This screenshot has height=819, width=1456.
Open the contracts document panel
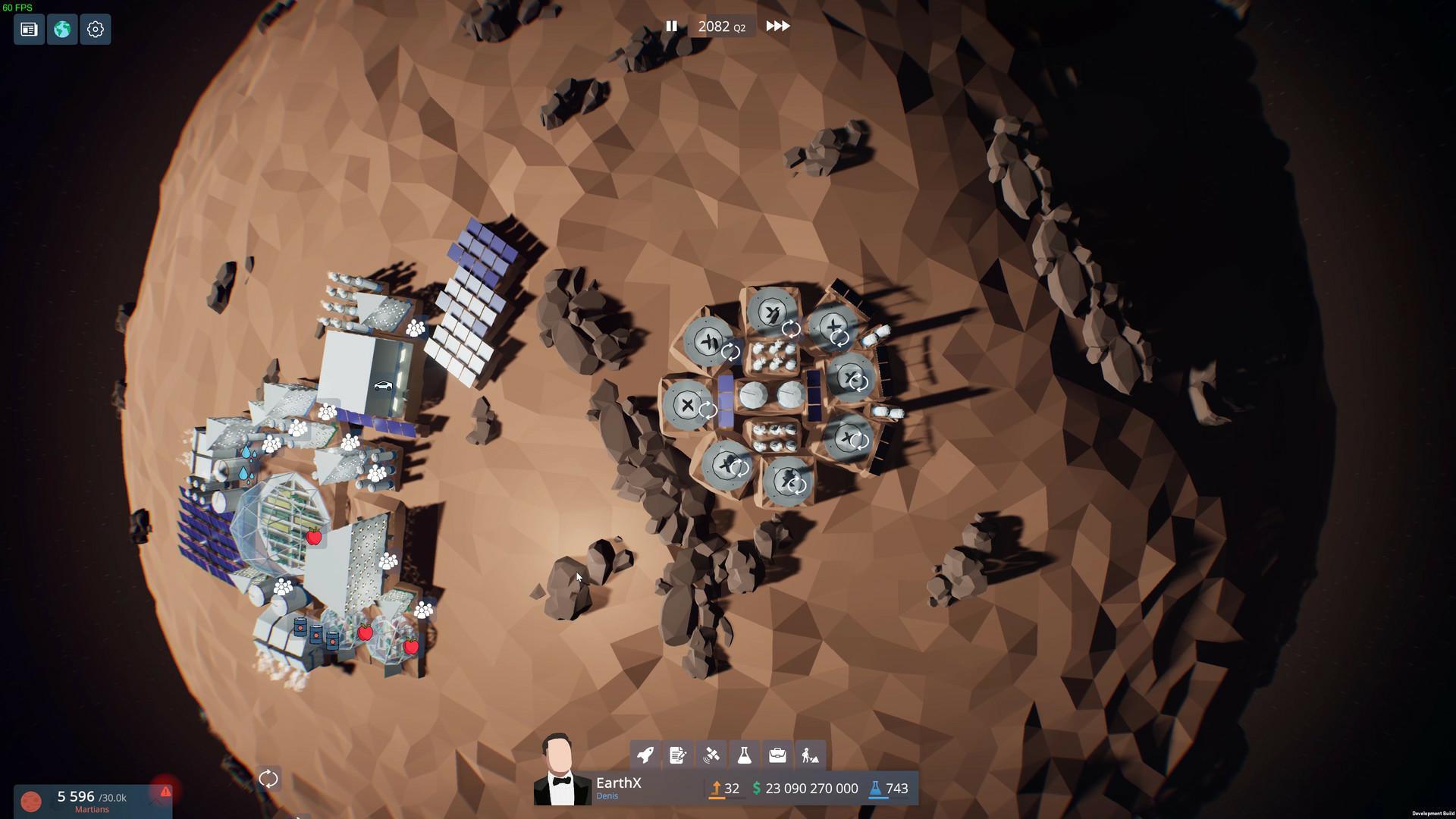[x=678, y=755]
